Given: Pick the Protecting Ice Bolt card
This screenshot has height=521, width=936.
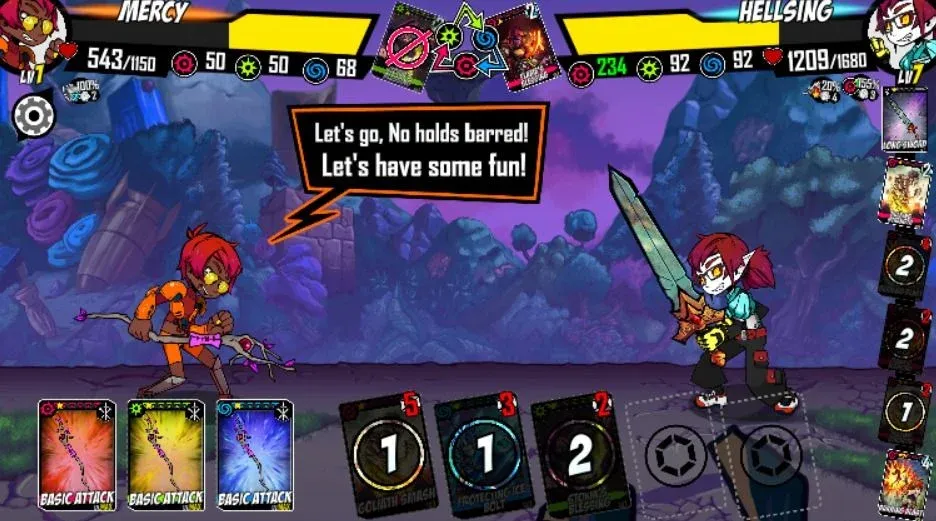Looking at the screenshot, I should pyautogui.click(x=483, y=455).
